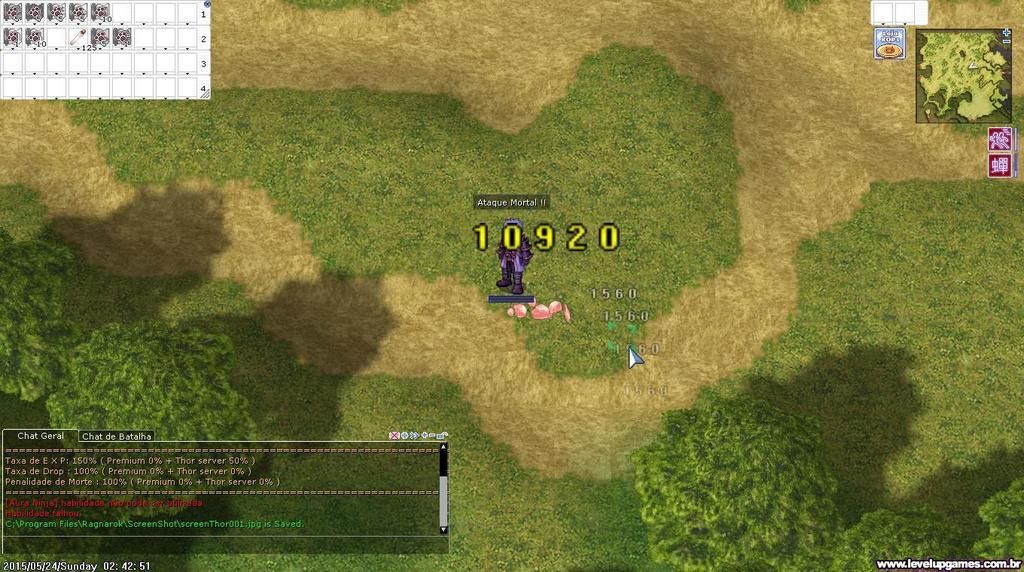Click the chat scrollbar up arrow
The width and height of the screenshot is (1024, 572).
444,447
